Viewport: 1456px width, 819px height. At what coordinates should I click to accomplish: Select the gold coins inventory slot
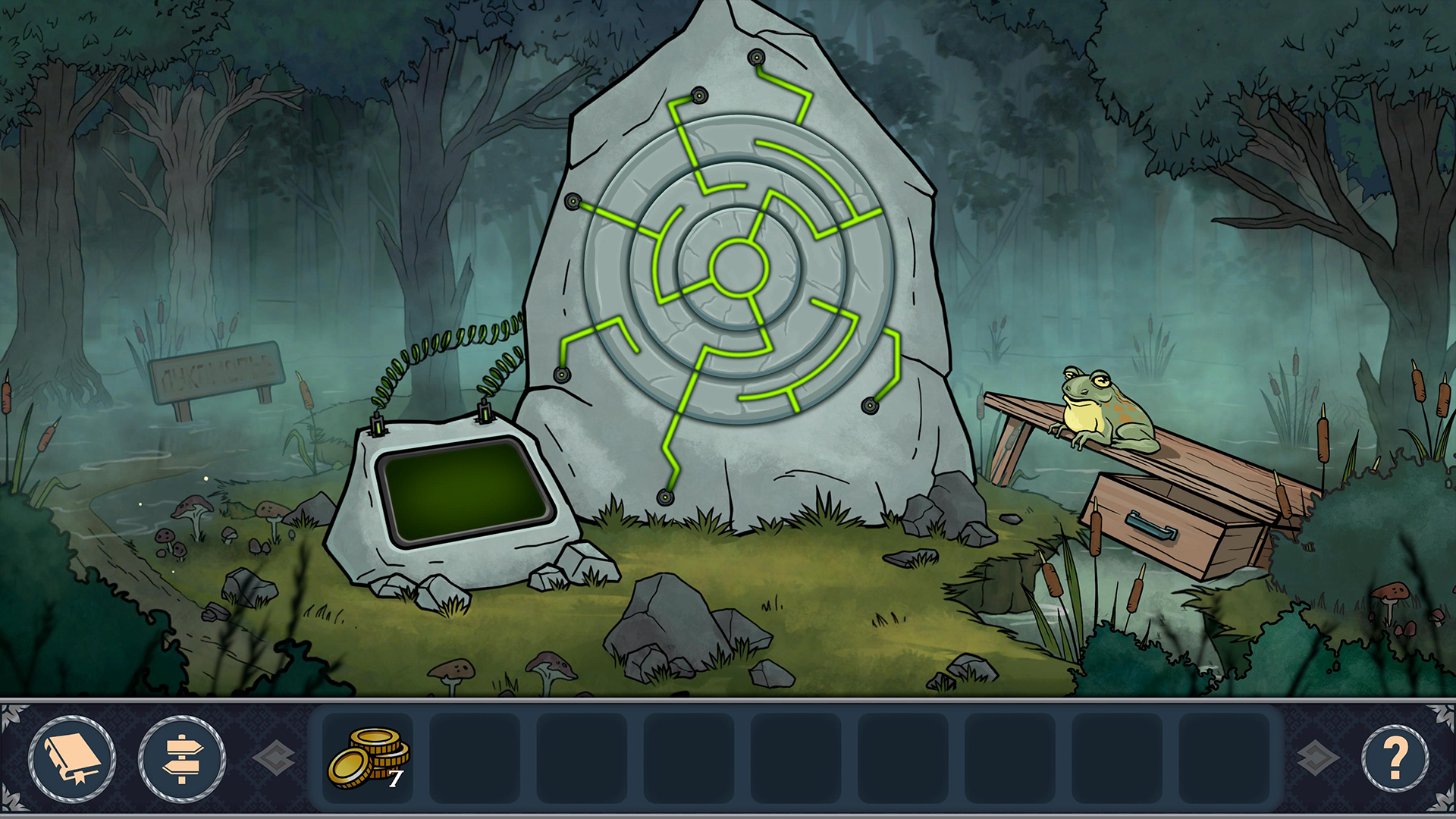[x=369, y=758]
